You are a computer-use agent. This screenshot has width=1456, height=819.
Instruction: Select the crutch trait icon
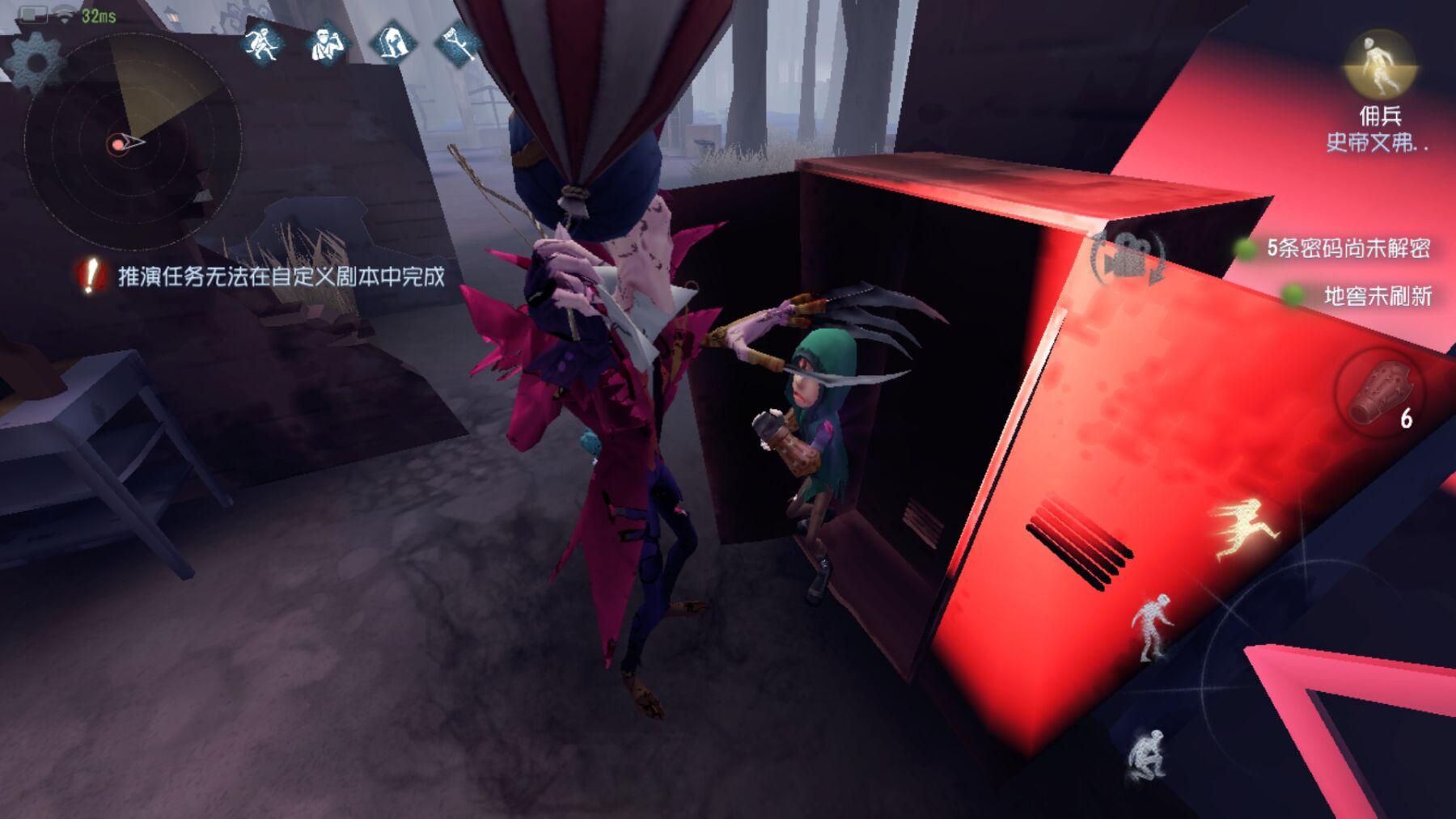click(x=457, y=42)
